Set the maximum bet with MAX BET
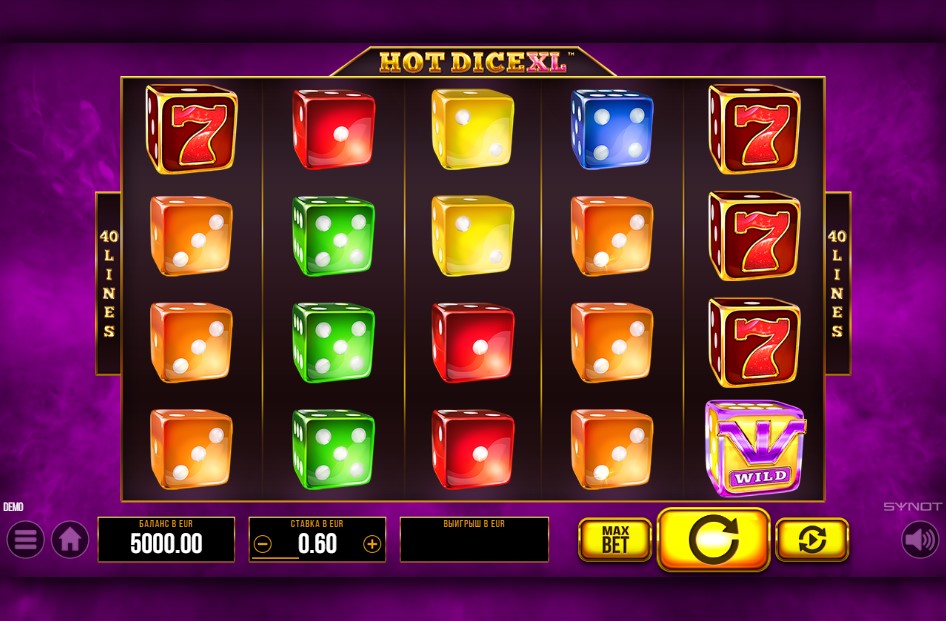The image size is (946, 621). [x=614, y=540]
